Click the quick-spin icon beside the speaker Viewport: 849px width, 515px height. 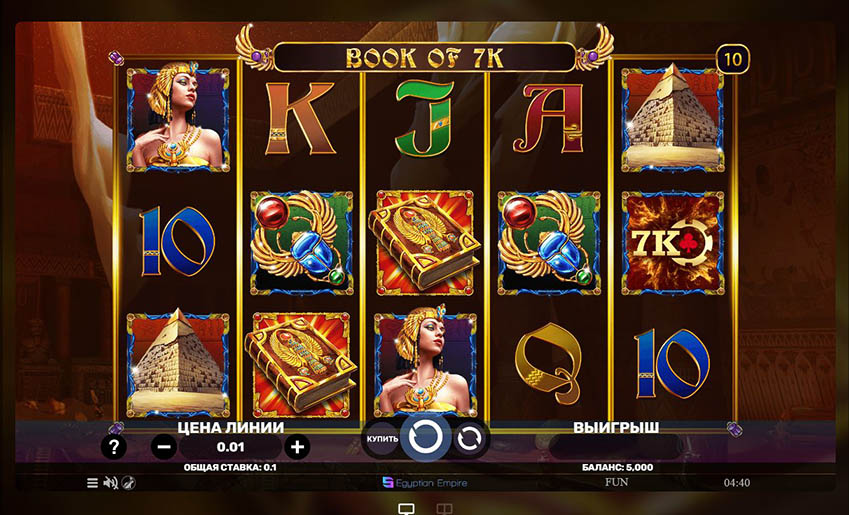(128, 483)
